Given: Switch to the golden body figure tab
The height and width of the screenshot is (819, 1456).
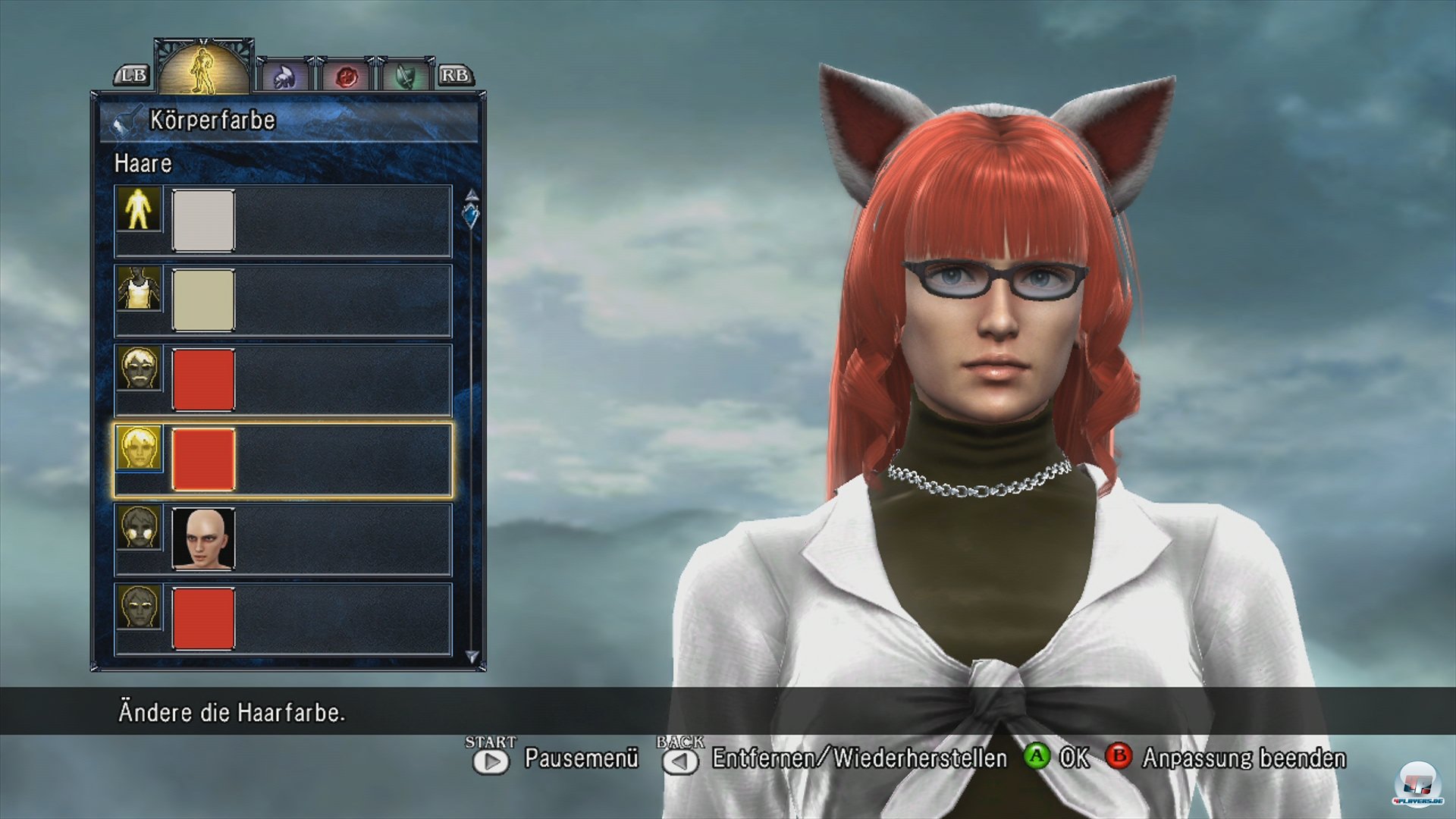Looking at the screenshot, I should (x=203, y=70).
